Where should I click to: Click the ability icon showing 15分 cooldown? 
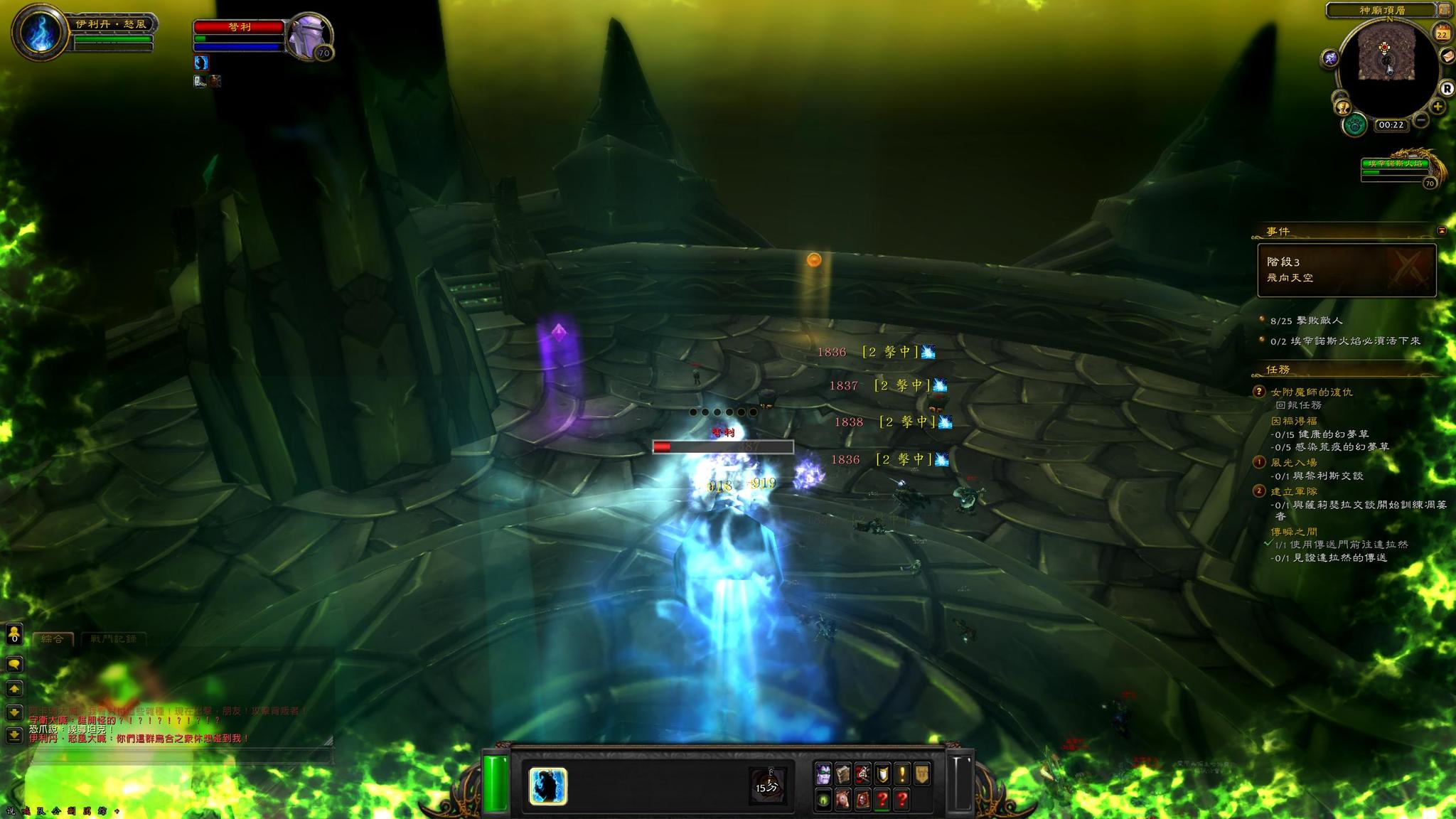[767, 786]
